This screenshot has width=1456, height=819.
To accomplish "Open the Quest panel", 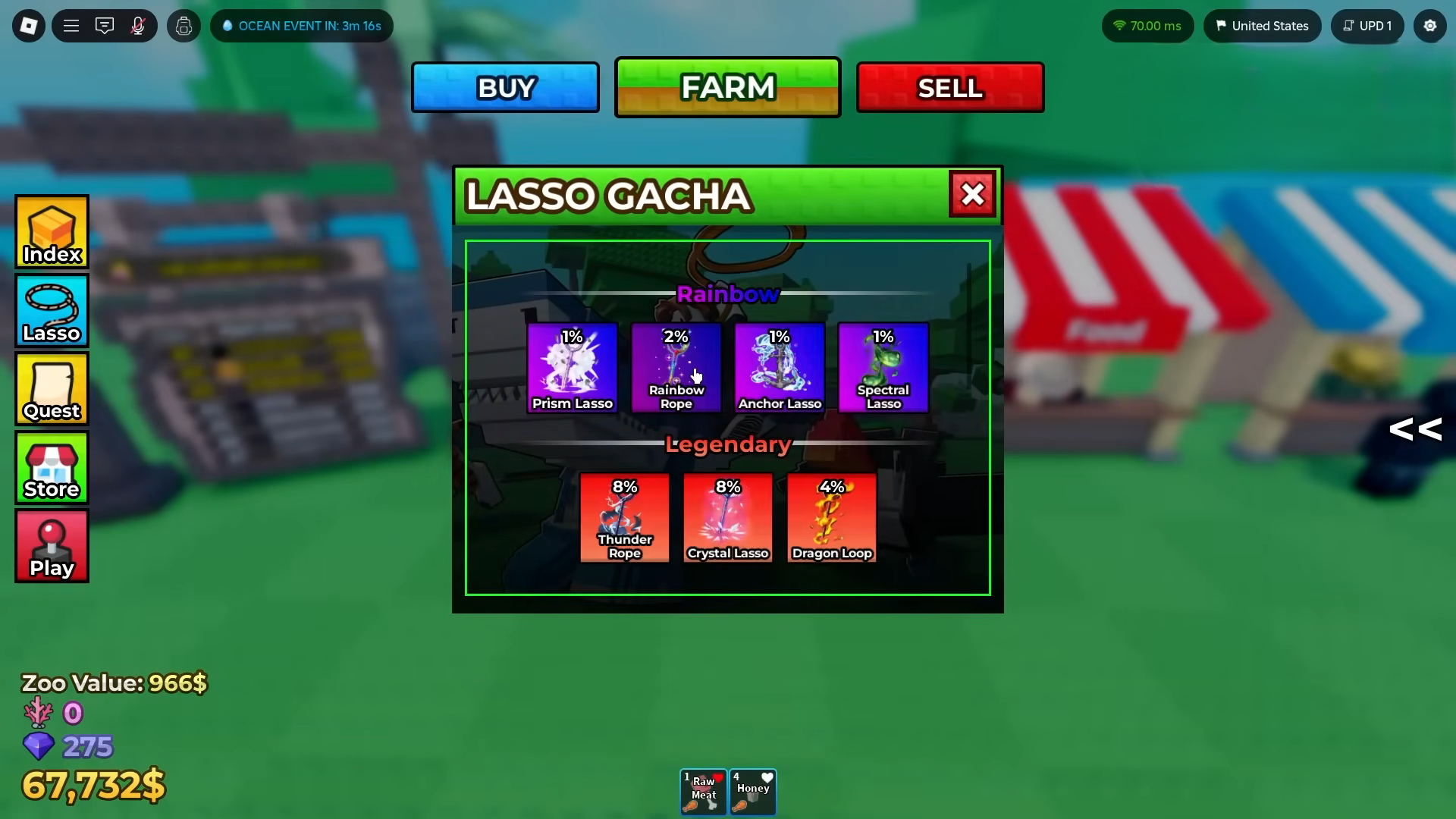I will tap(51, 389).
